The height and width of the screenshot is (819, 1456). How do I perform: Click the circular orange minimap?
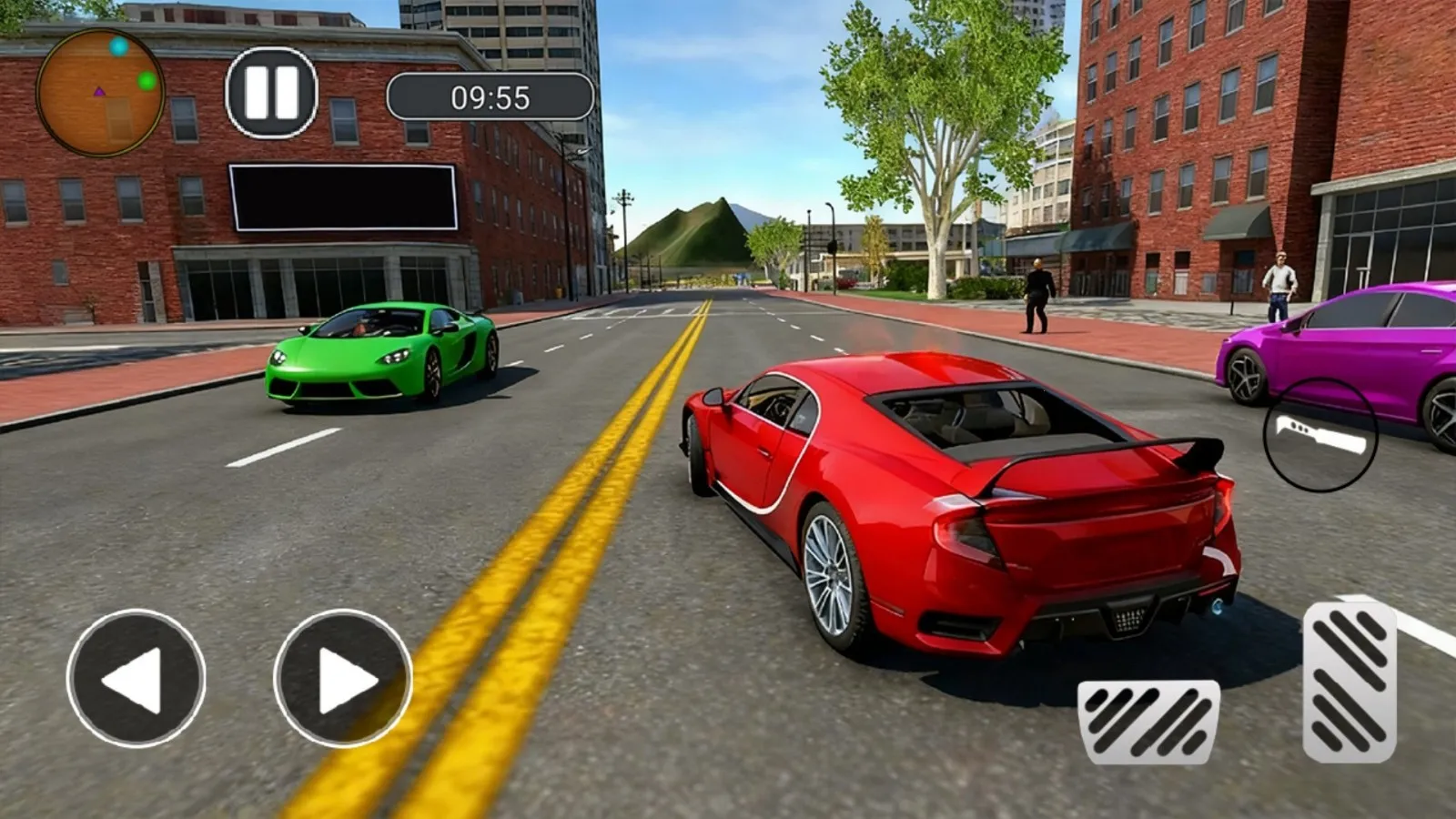[x=100, y=92]
